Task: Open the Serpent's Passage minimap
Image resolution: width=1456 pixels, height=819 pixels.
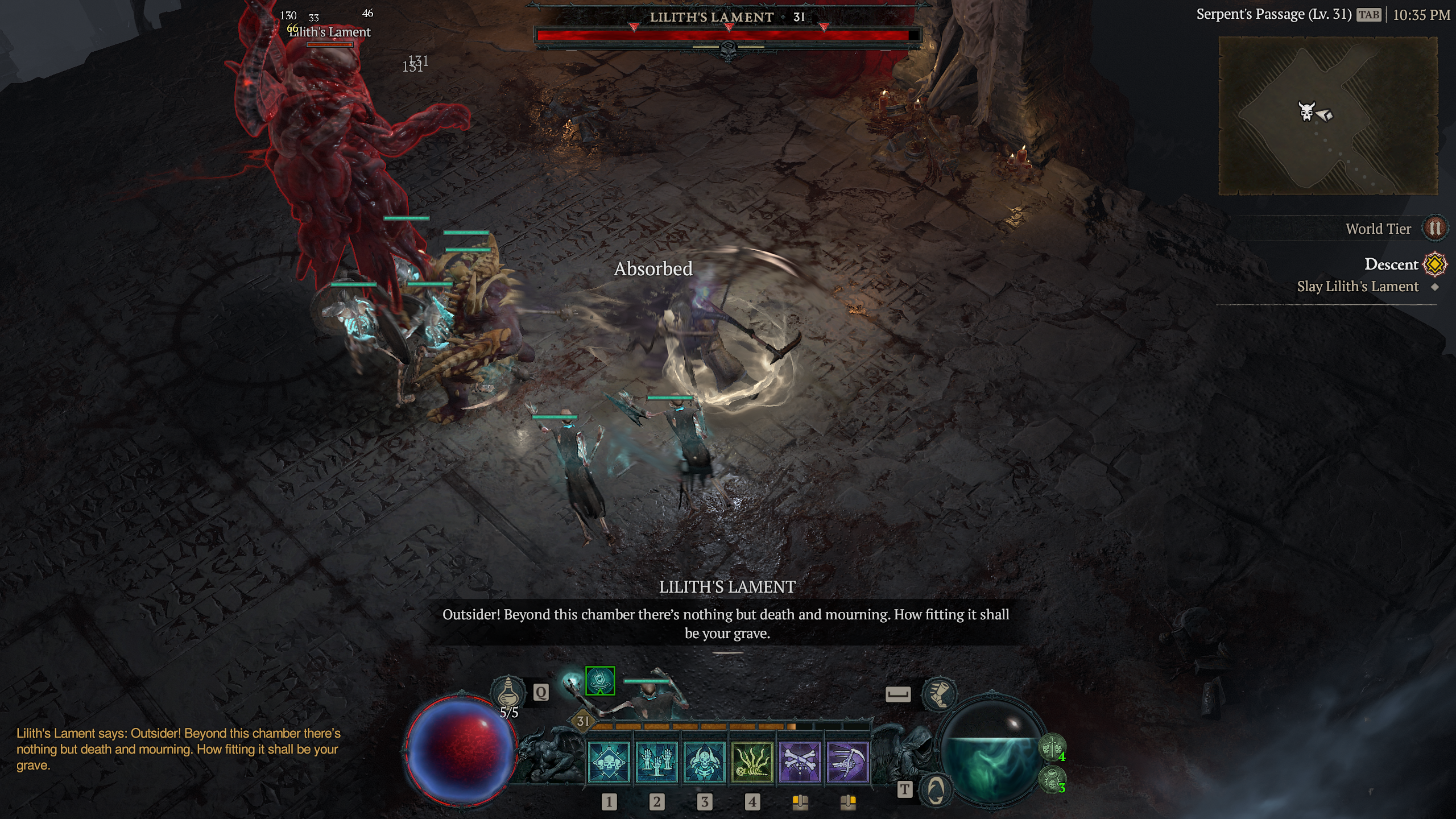Action: (1327, 115)
